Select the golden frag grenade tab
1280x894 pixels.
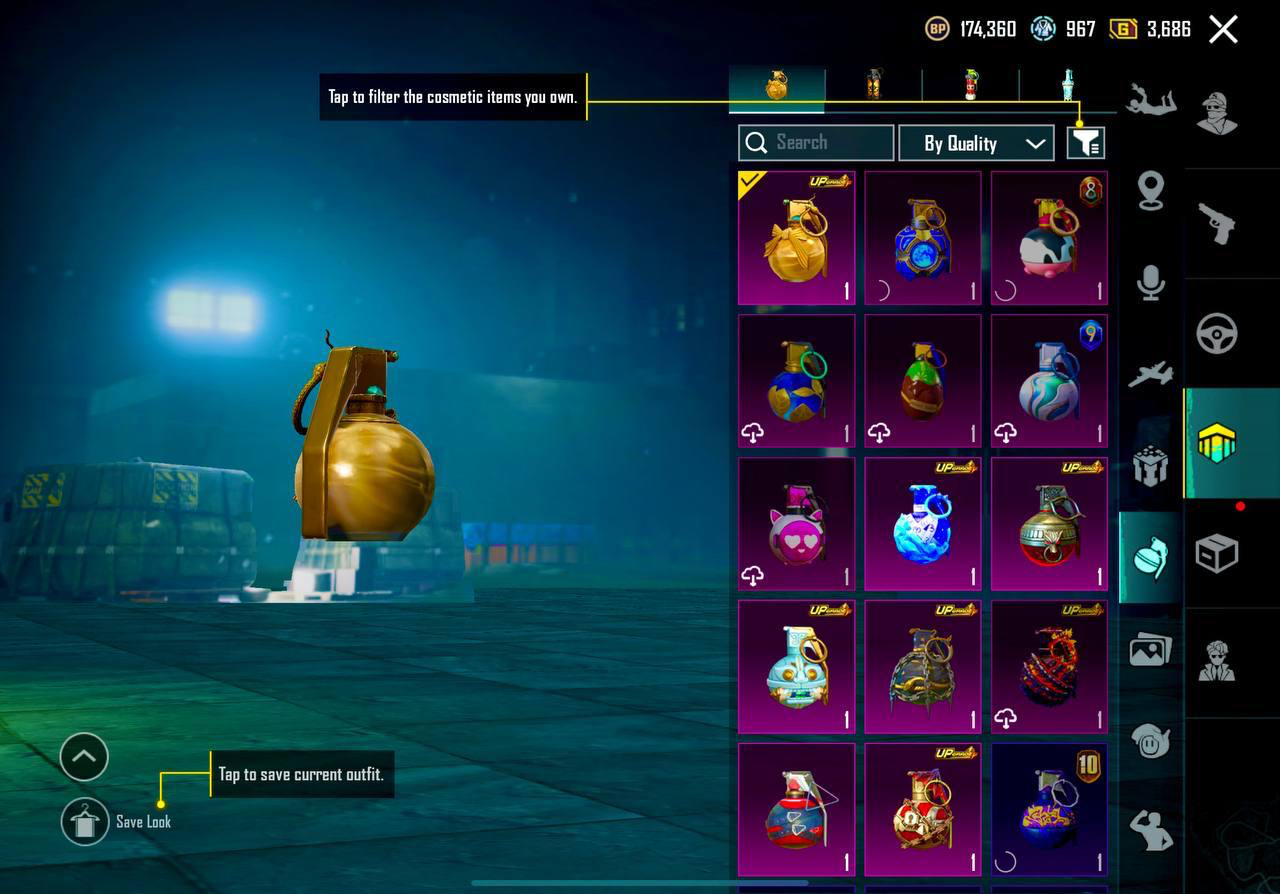click(777, 86)
